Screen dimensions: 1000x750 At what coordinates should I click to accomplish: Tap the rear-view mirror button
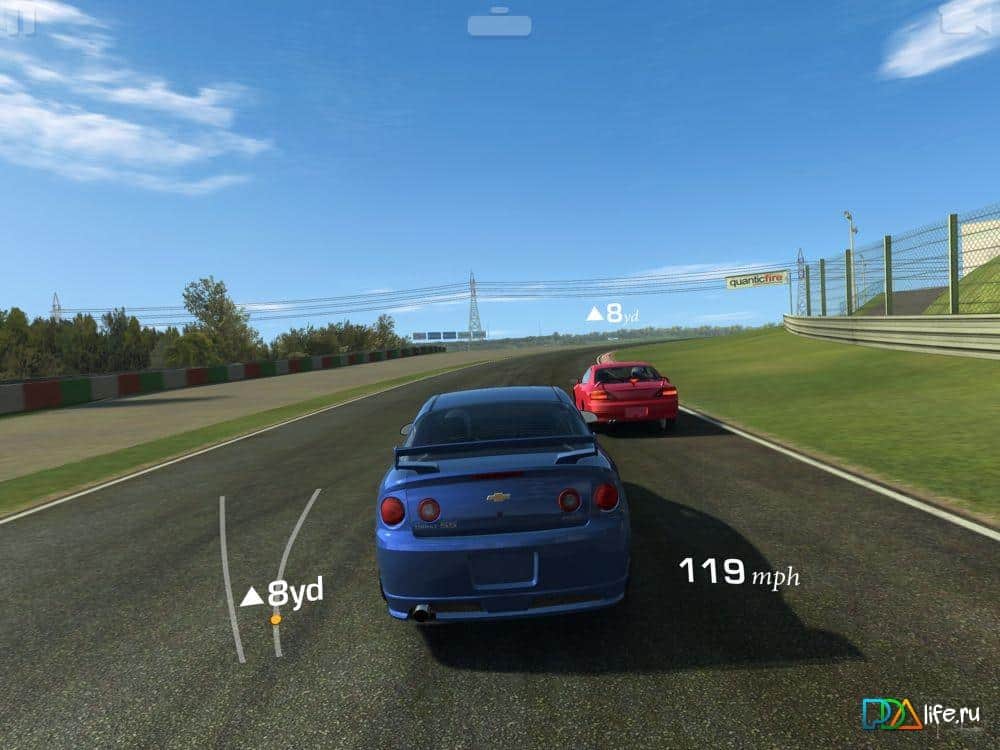point(499,22)
